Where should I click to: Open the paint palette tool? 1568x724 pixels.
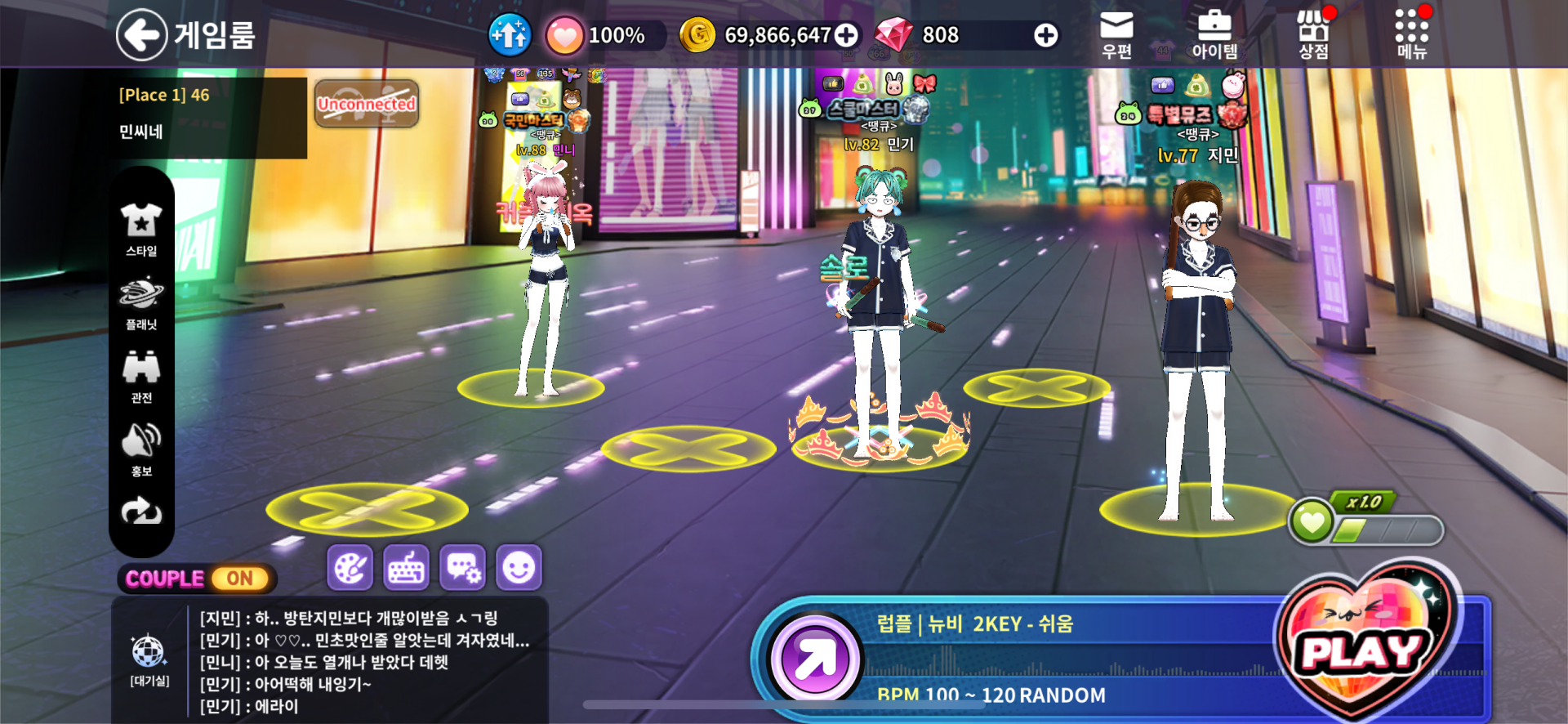coord(350,567)
